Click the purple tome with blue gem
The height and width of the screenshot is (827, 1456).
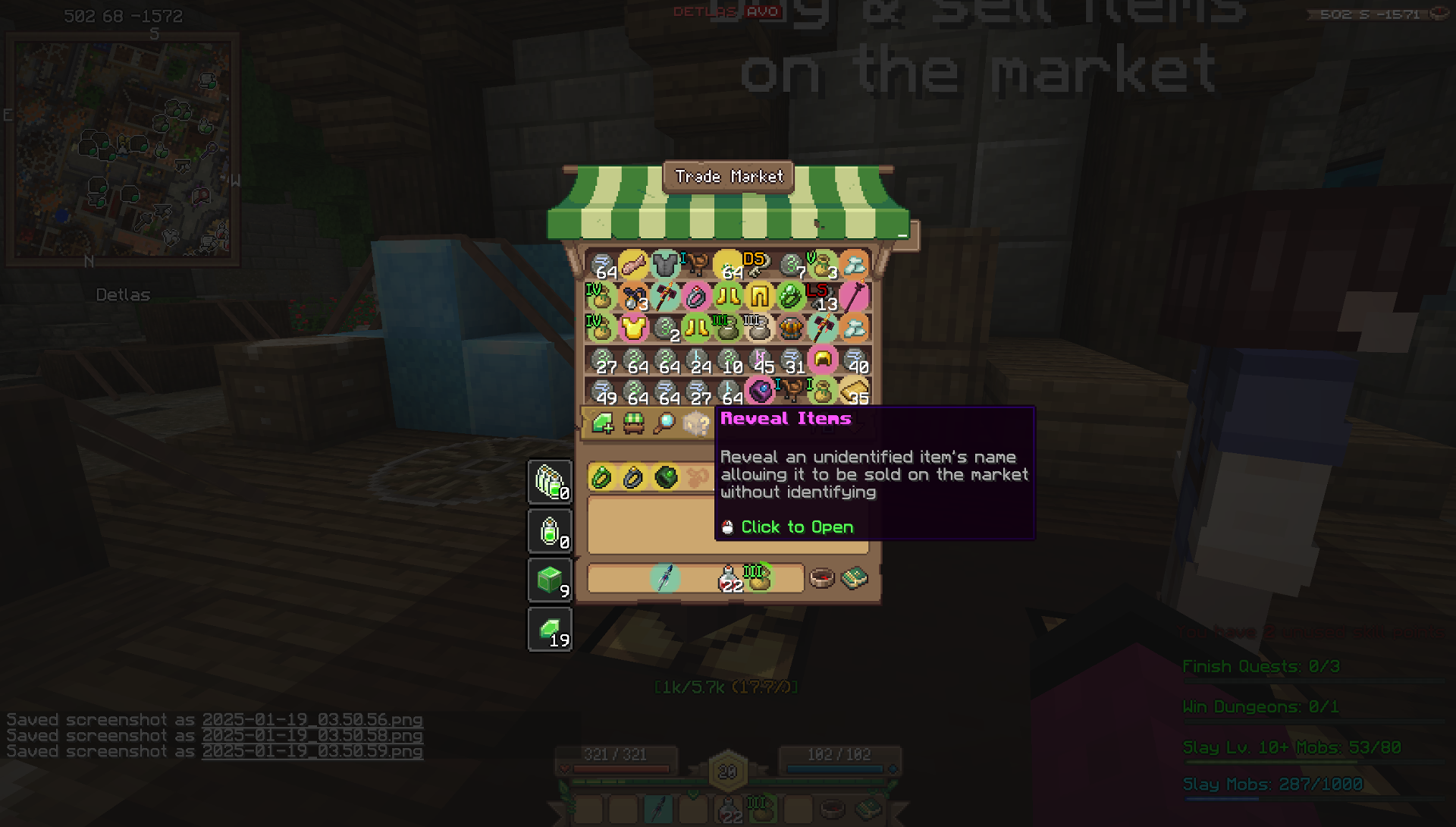pyautogui.click(x=759, y=391)
